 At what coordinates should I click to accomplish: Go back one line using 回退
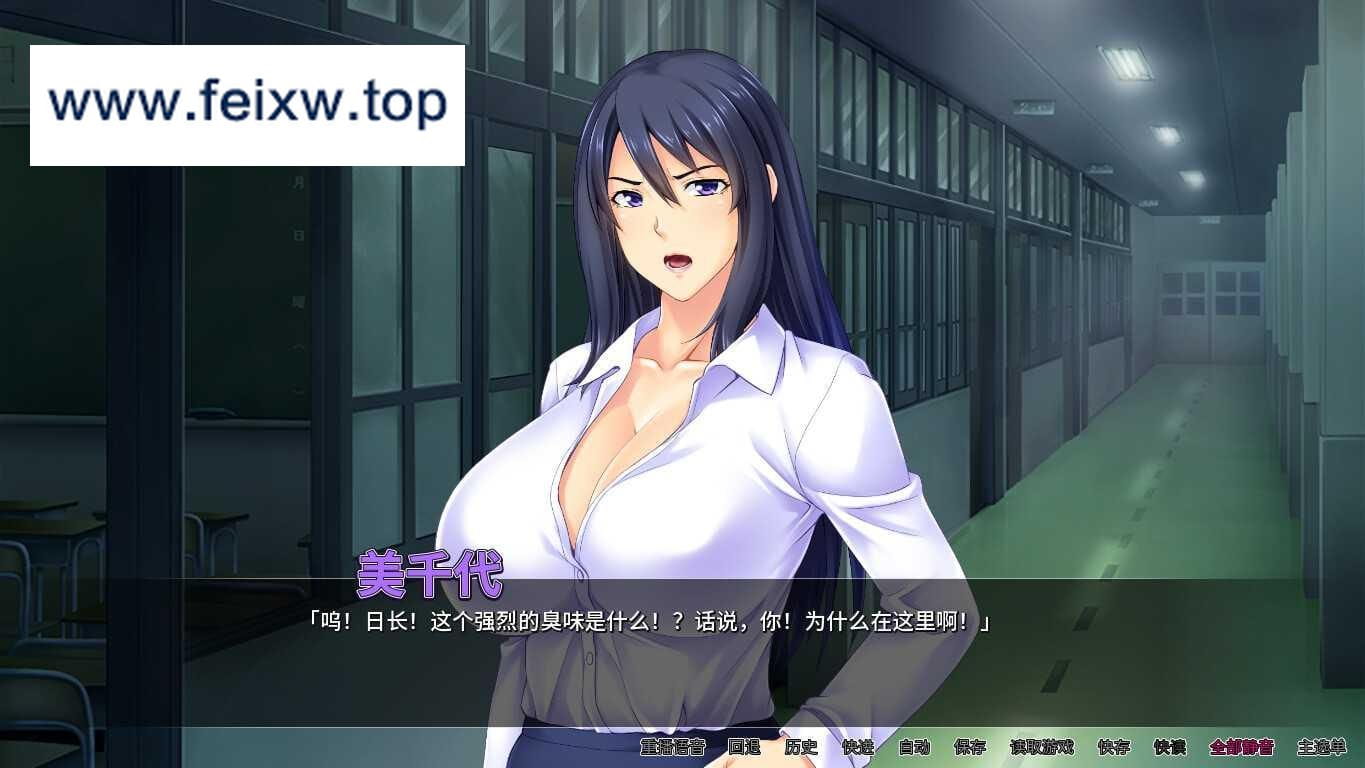(x=744, y=747)
